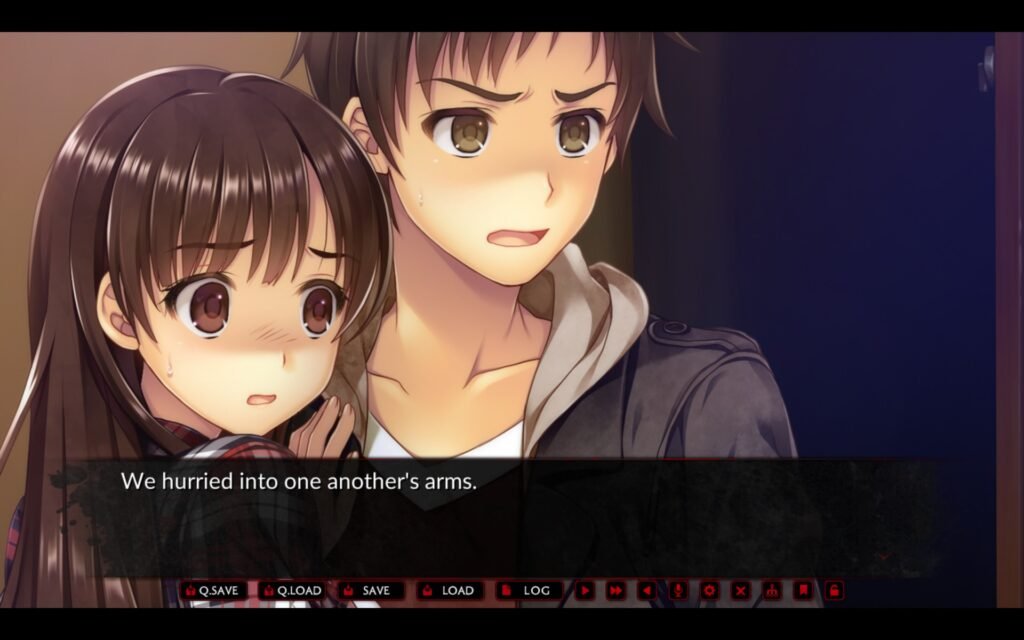Click the microphone voice icon
The width and height of the screenshot is (1024, 640).
click(x=678, y=591)
